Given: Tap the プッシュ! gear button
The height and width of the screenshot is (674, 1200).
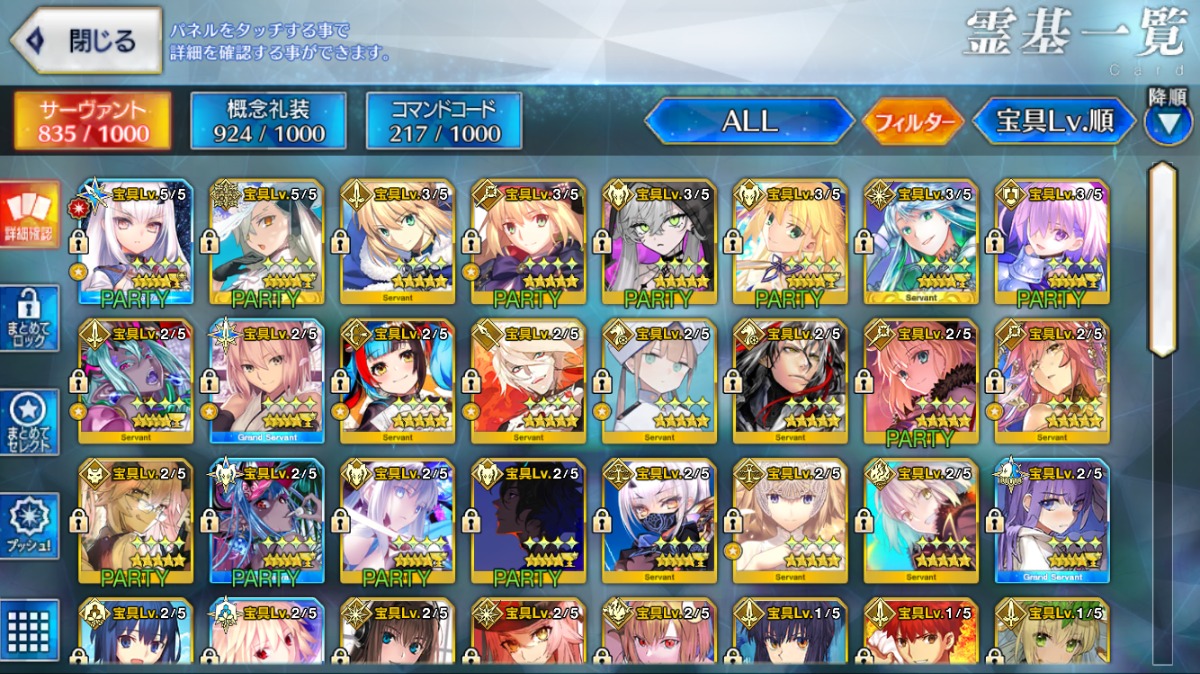Looking at the screenshot, I should [30, 525].
